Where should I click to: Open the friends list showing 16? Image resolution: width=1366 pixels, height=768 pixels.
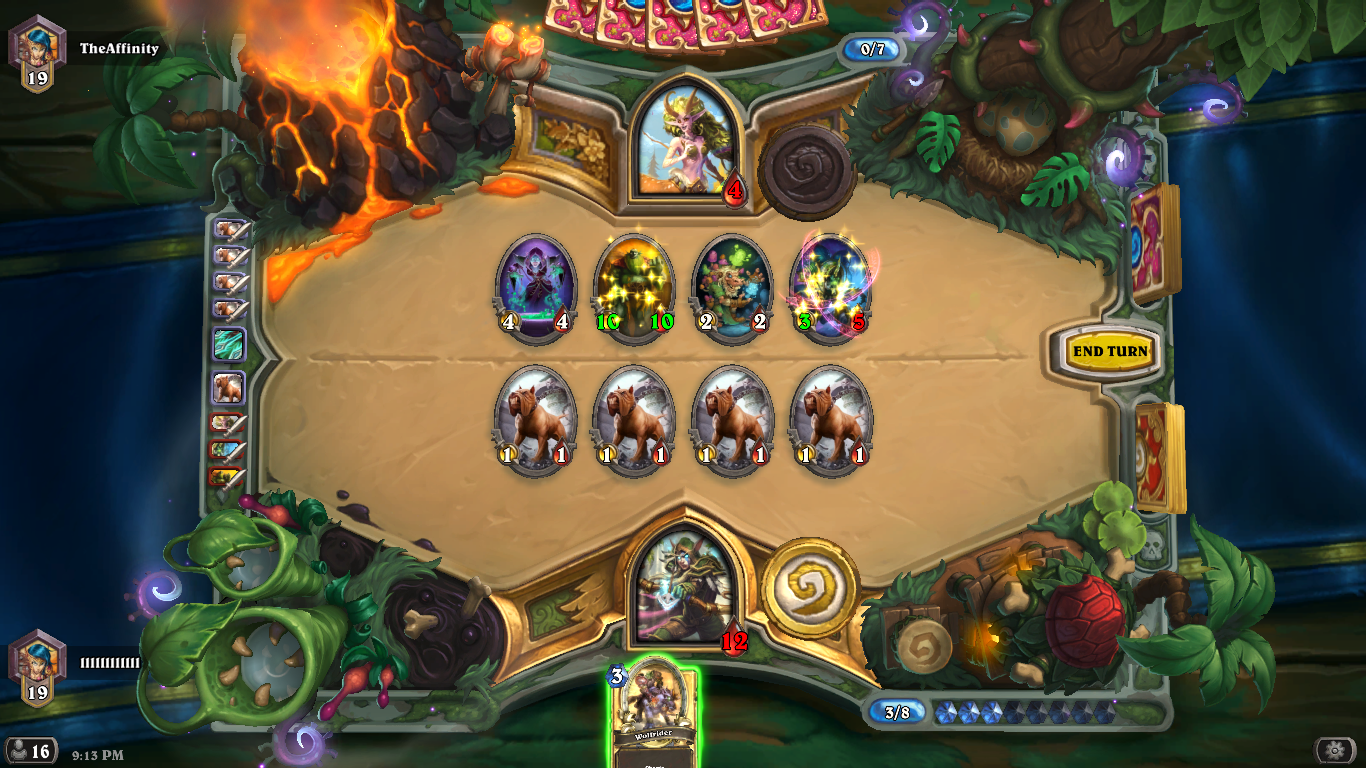click(x=30, y=751)
